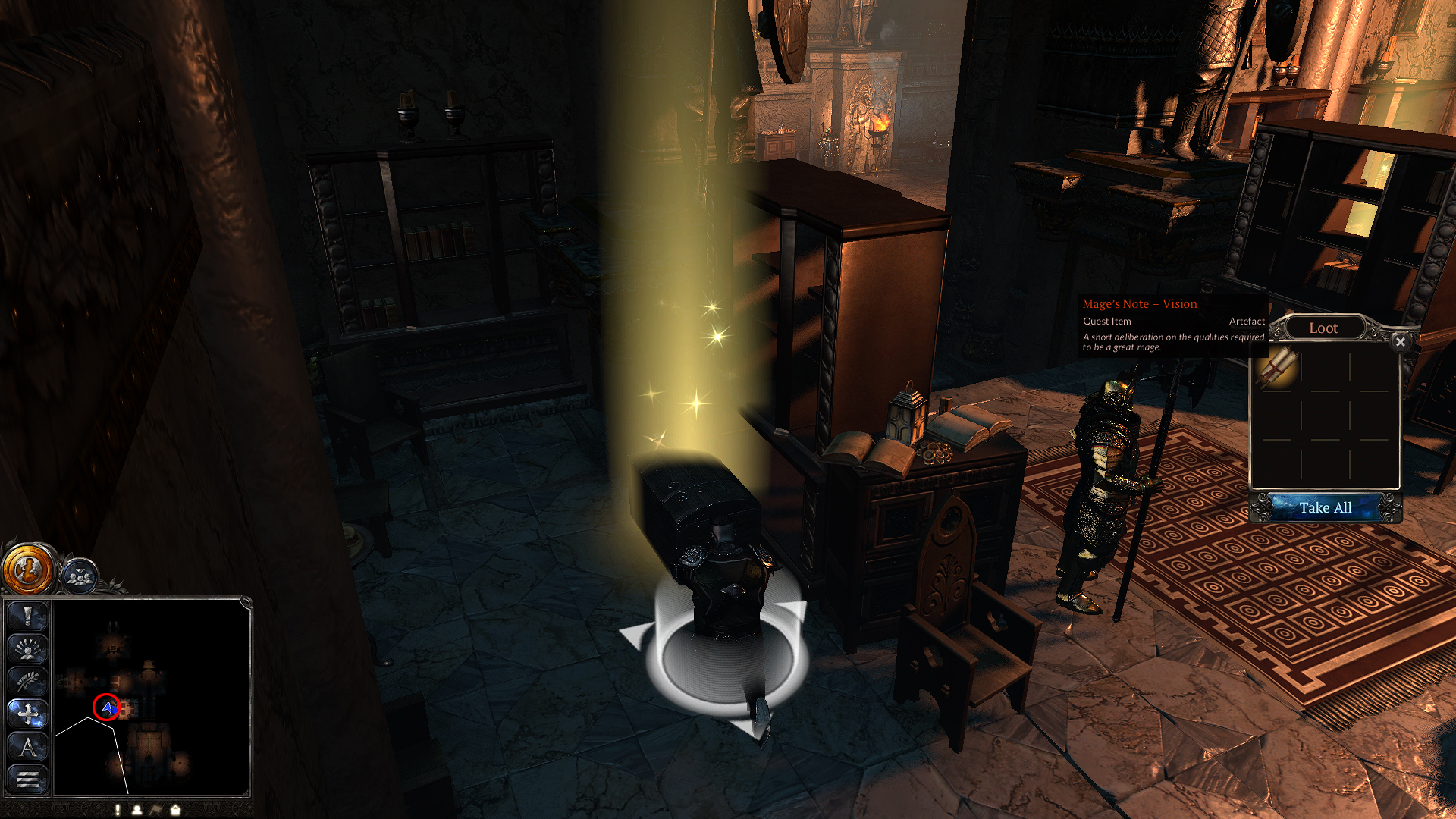Toggle the four-arrow movement button

click(28, 714)
